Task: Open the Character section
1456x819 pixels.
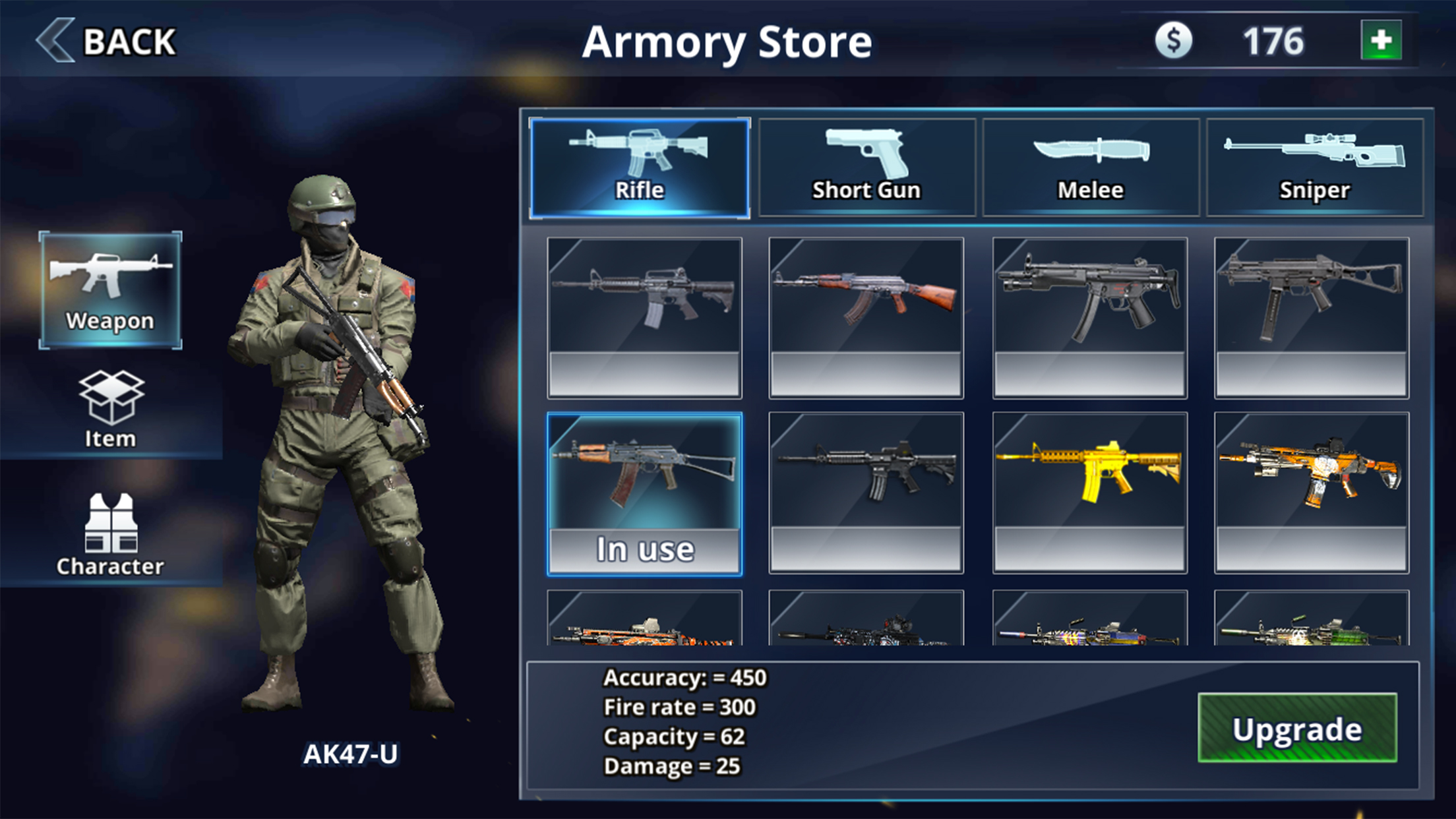Action: (x=110, y=534)
